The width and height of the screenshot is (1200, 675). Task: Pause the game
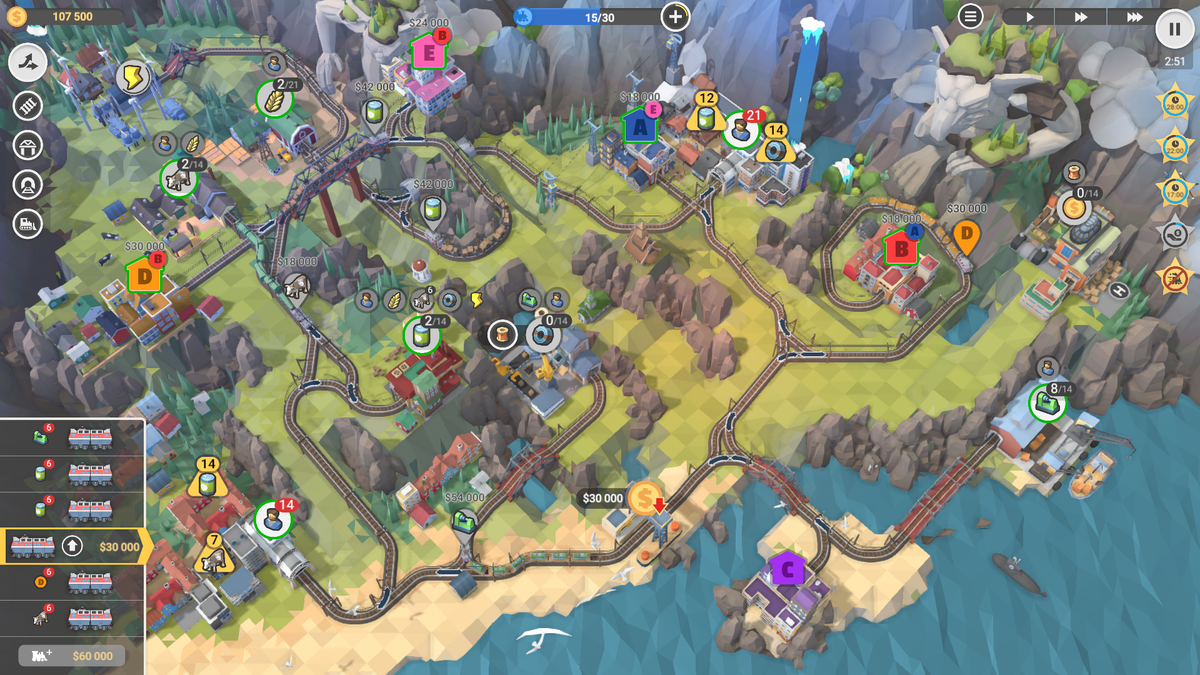[1175, 28]
